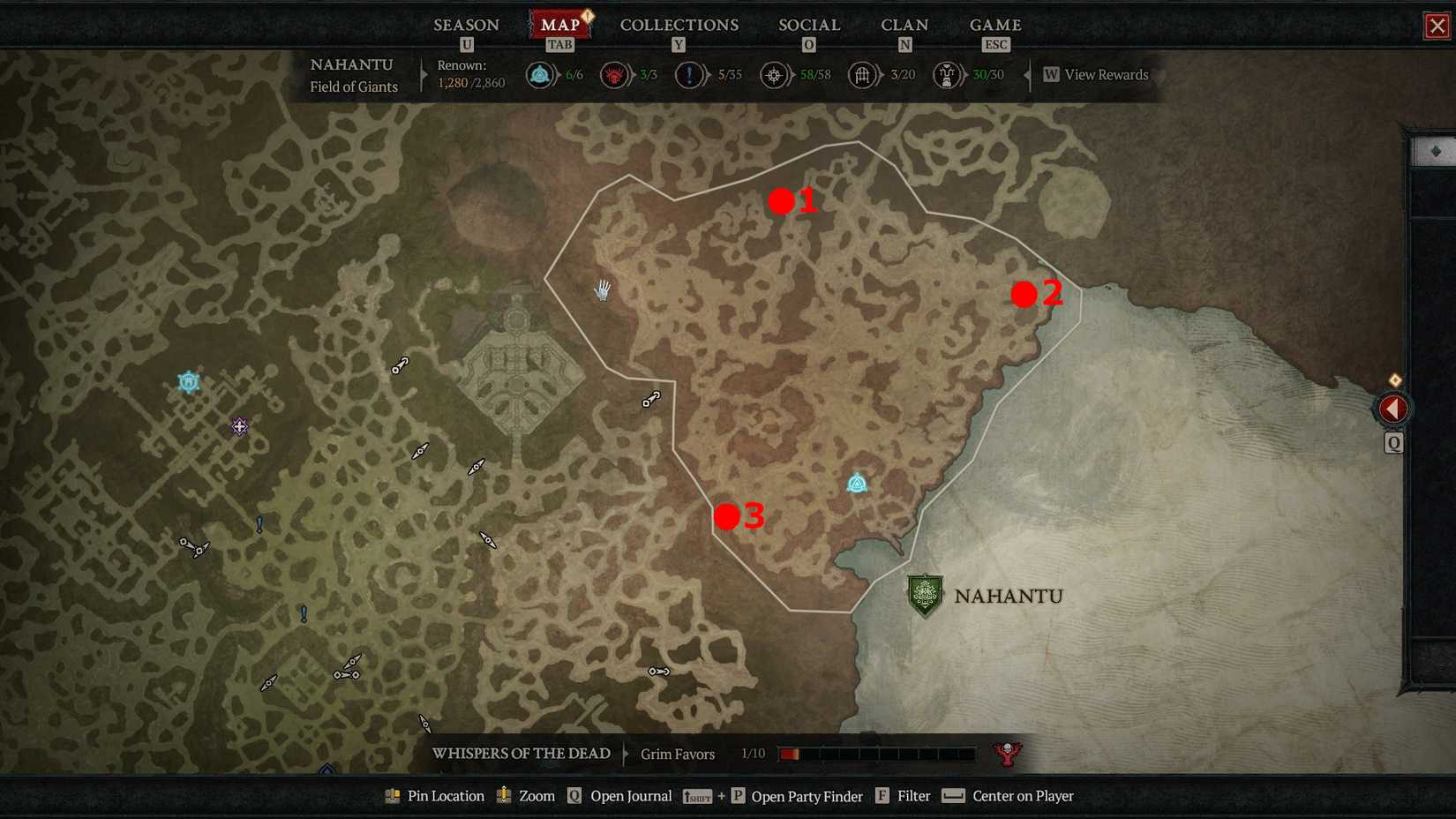This screenshot has width=1456, height=819.
Task: Open the Filter options via the F keybind icon
Action: click(882, 795)
